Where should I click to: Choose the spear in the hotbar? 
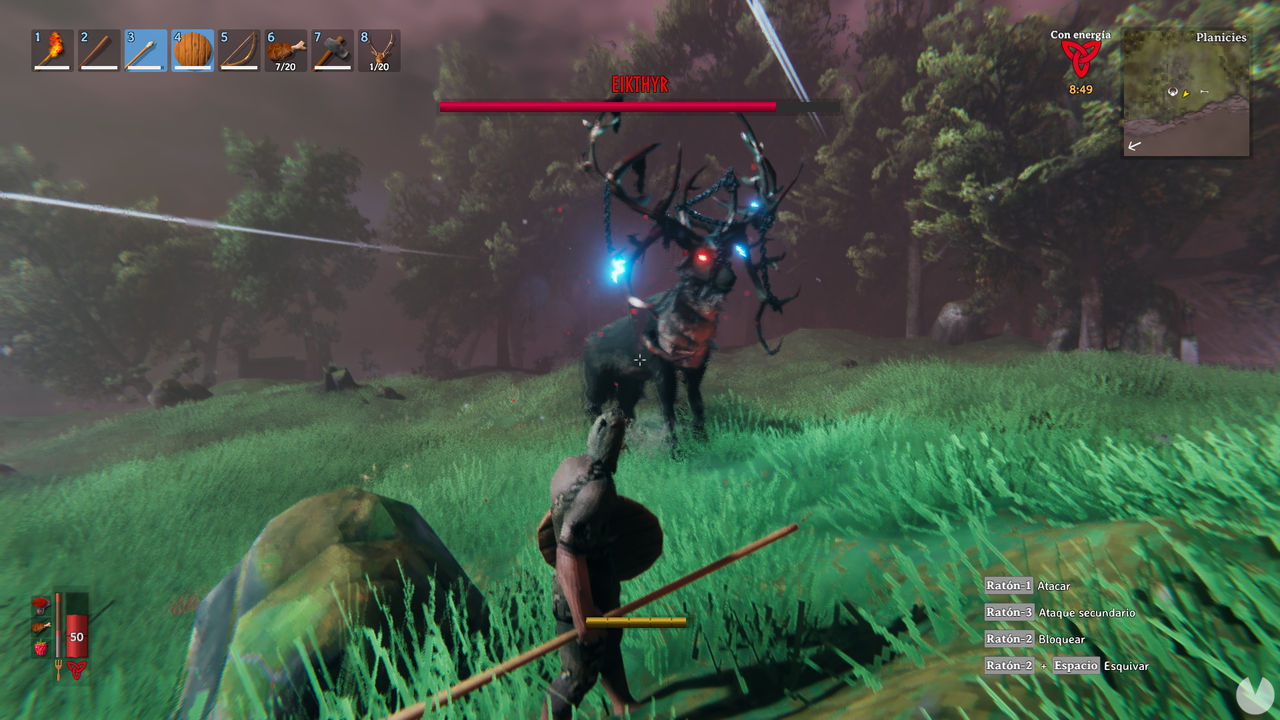click(145, 50)
